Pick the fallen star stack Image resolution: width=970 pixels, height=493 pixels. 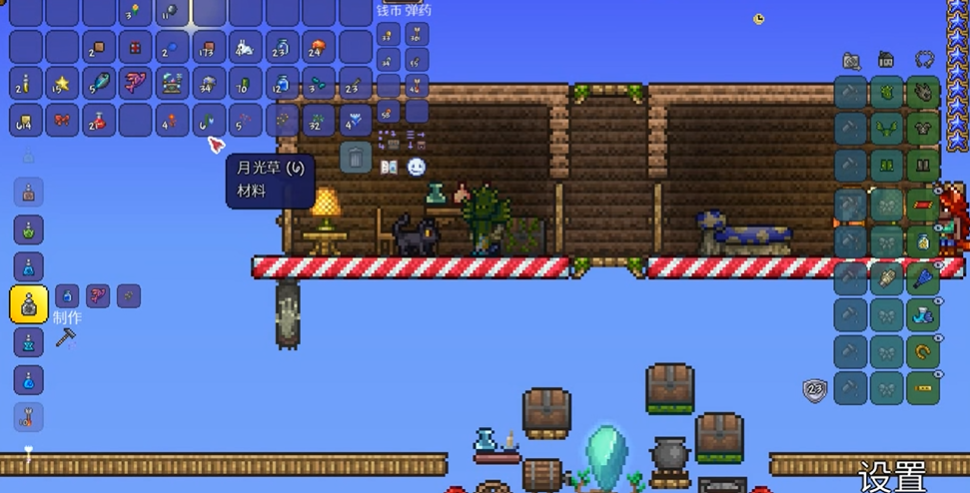click(63, 84)
